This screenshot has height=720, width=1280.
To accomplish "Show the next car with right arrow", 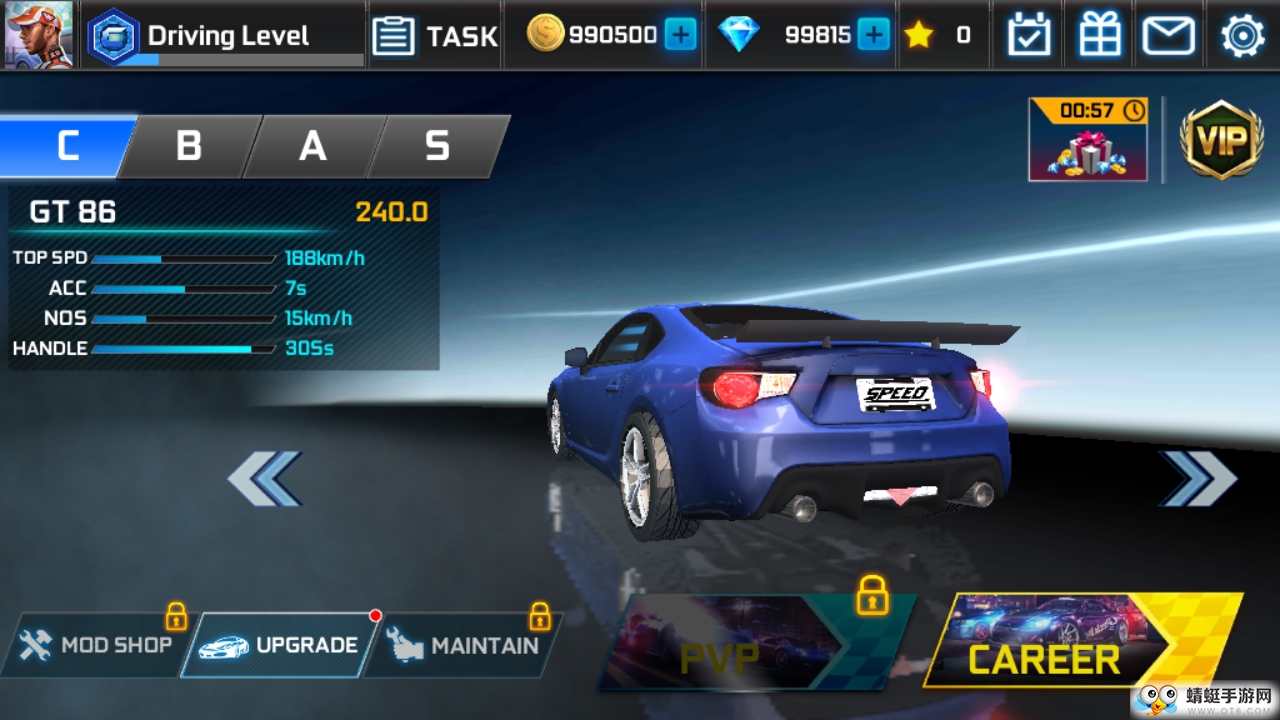I will 1198,478.
